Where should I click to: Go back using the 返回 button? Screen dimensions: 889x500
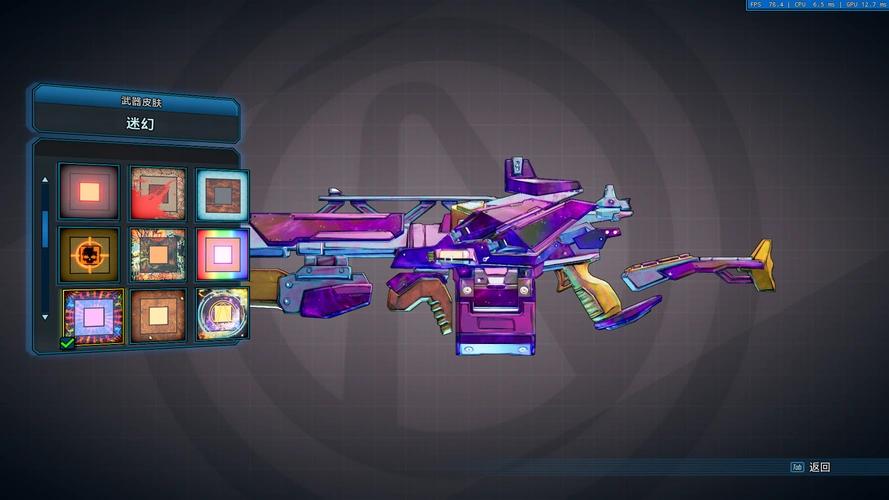click(x=811, y=467)
